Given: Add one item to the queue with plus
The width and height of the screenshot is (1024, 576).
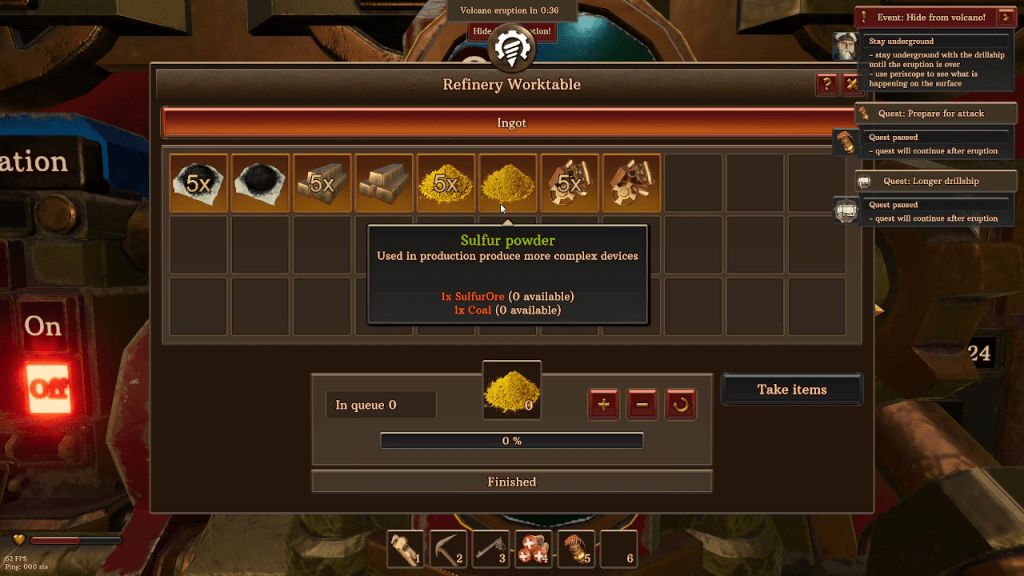Looking at the screenshot, I should pos(603,405).
